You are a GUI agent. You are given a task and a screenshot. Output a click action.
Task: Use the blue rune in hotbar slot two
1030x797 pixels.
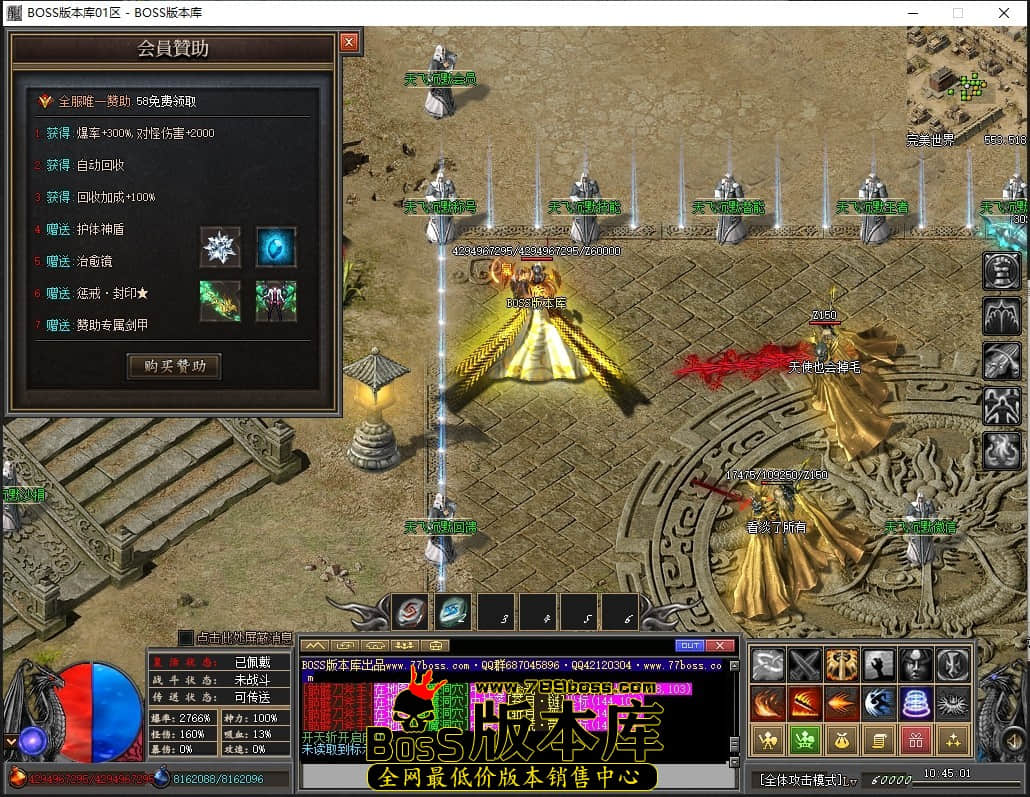[452, 611]
